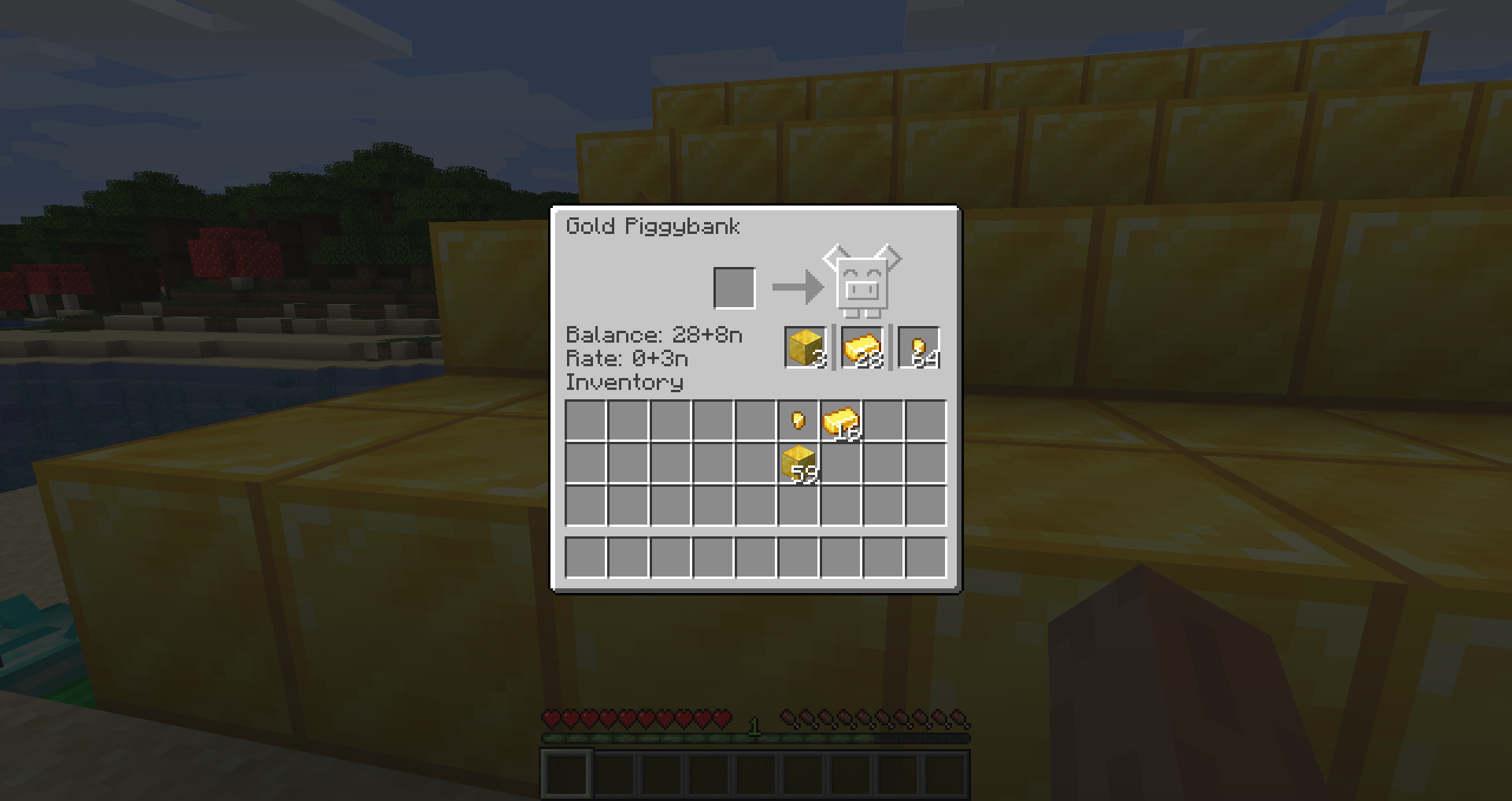Viewport: 1512px width, 801px height.
Task: Select the gold ingot currency slot showing 28
Action: coord(862,348)
